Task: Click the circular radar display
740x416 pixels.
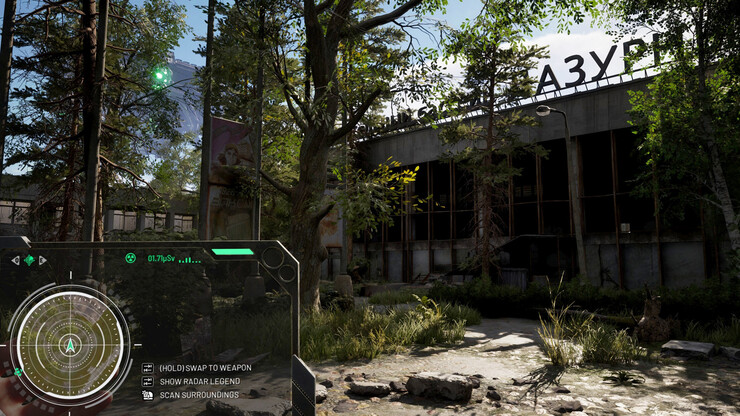Action: coord(69,345)
